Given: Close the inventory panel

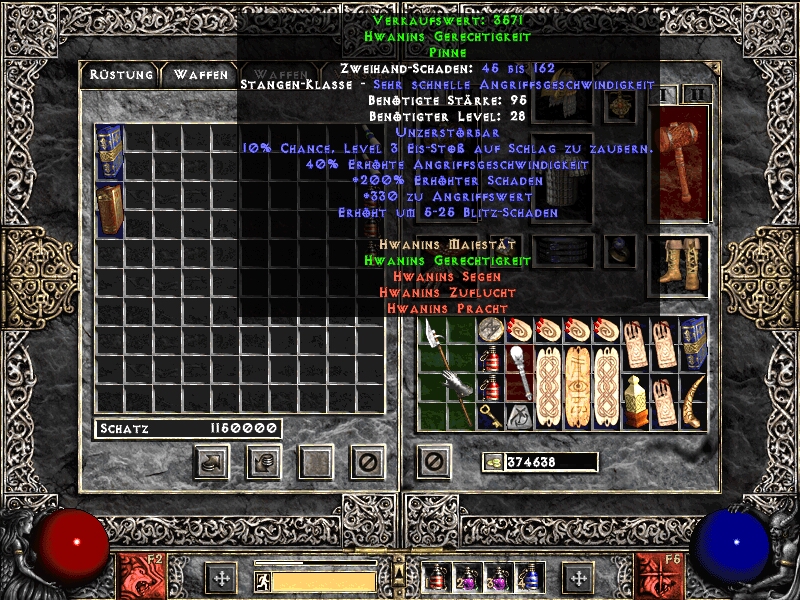Looking at the screenshot, I should coord(433,461).
